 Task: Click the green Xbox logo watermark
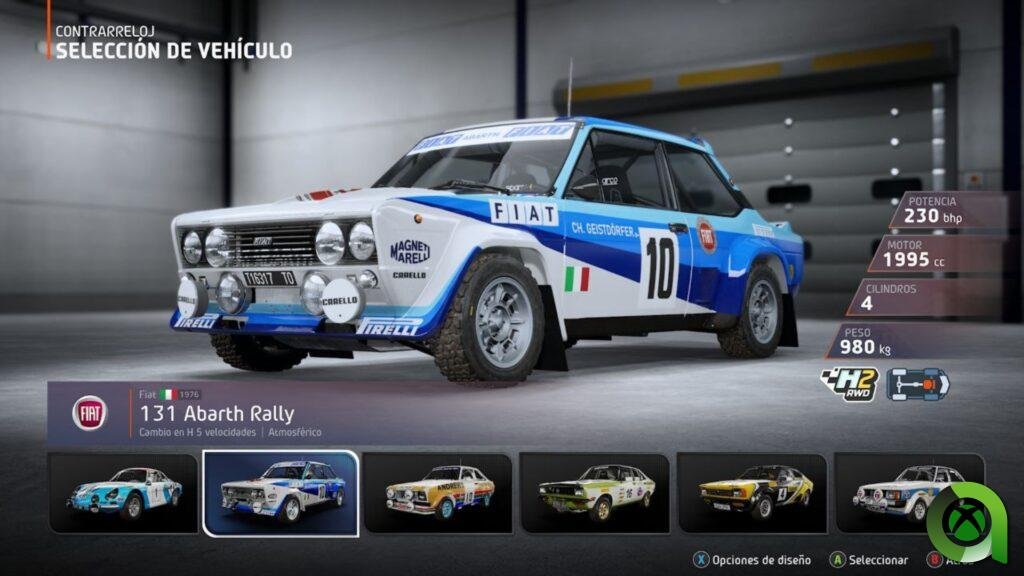click(969, 518)
